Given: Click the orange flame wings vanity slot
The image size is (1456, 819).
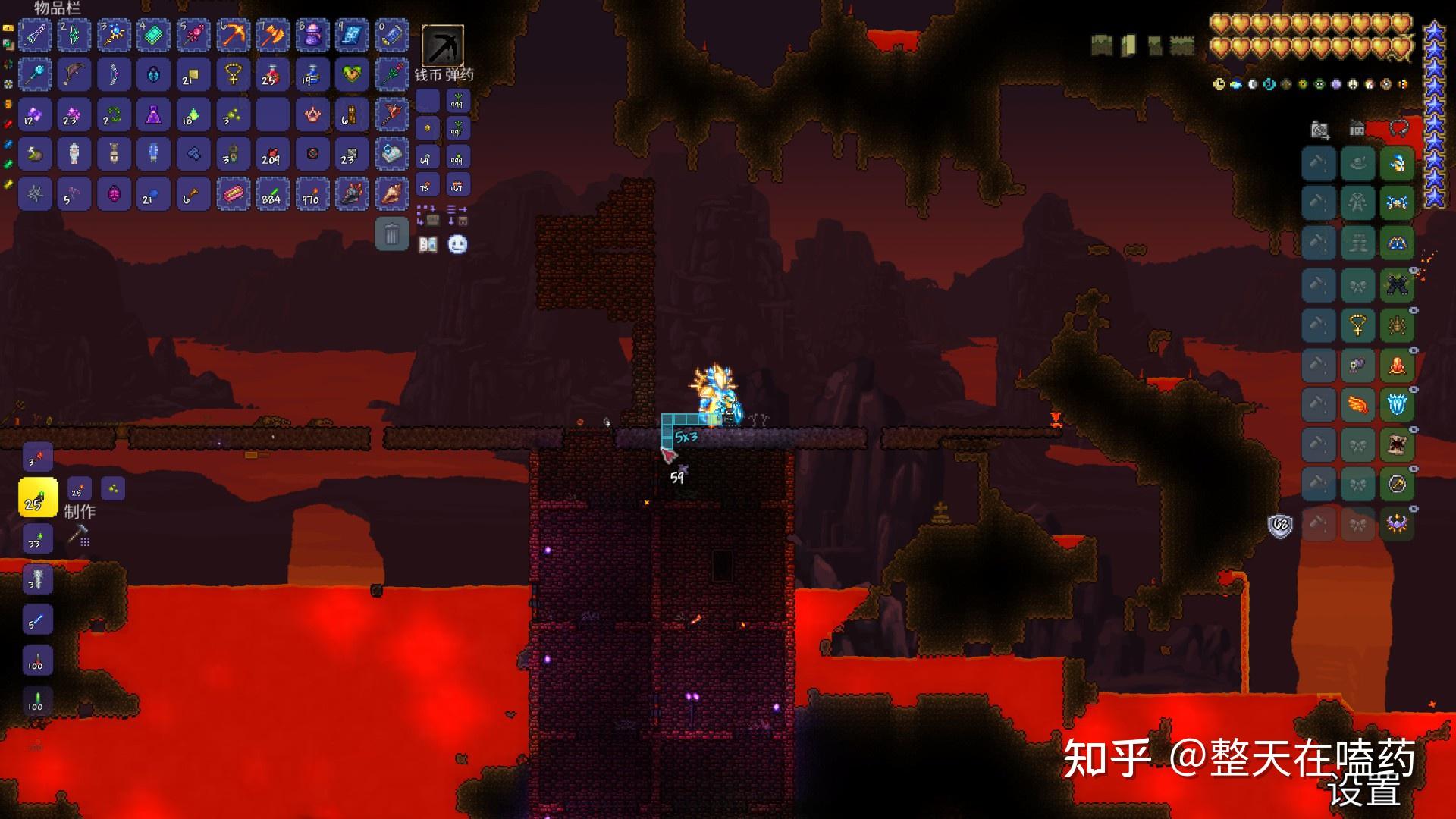Looking at the screenshot, I should [1357, 405].
